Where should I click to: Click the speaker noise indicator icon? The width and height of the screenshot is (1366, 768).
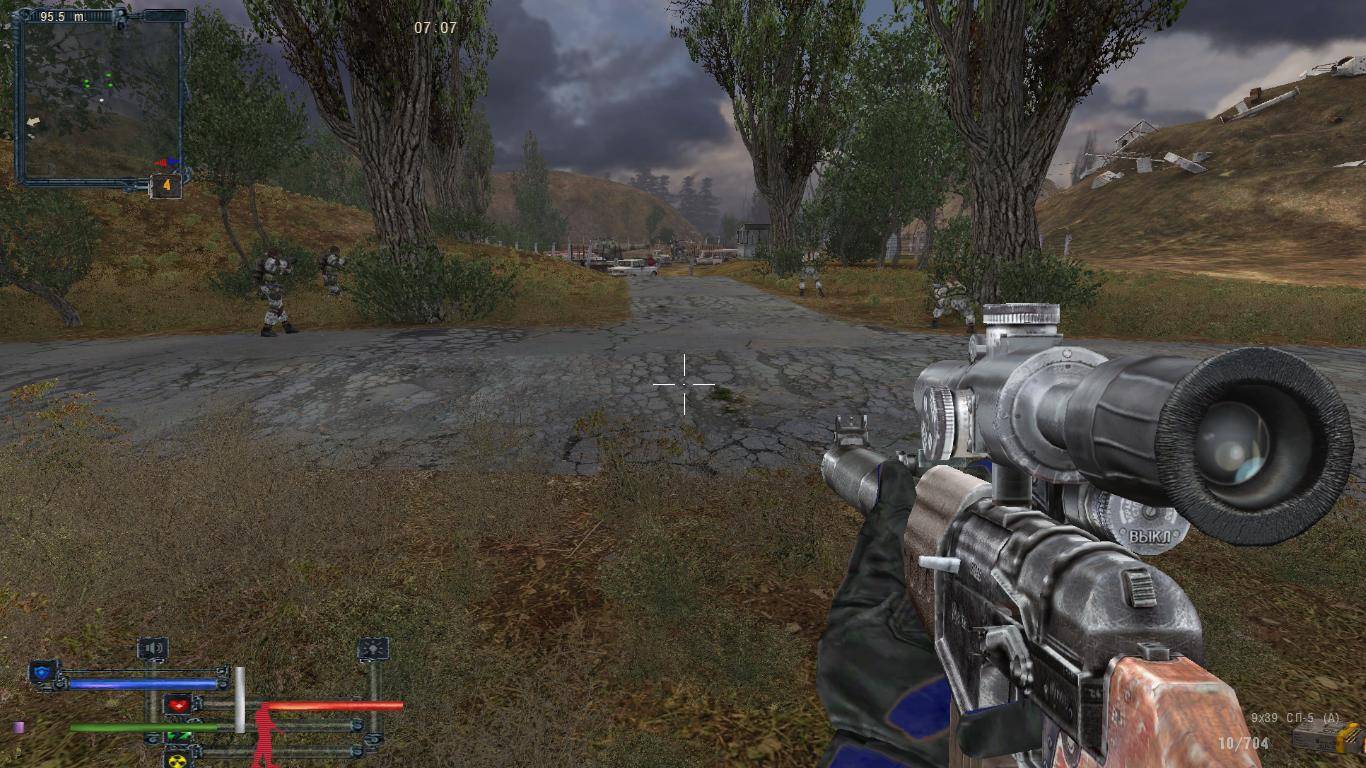pos(153,649)
